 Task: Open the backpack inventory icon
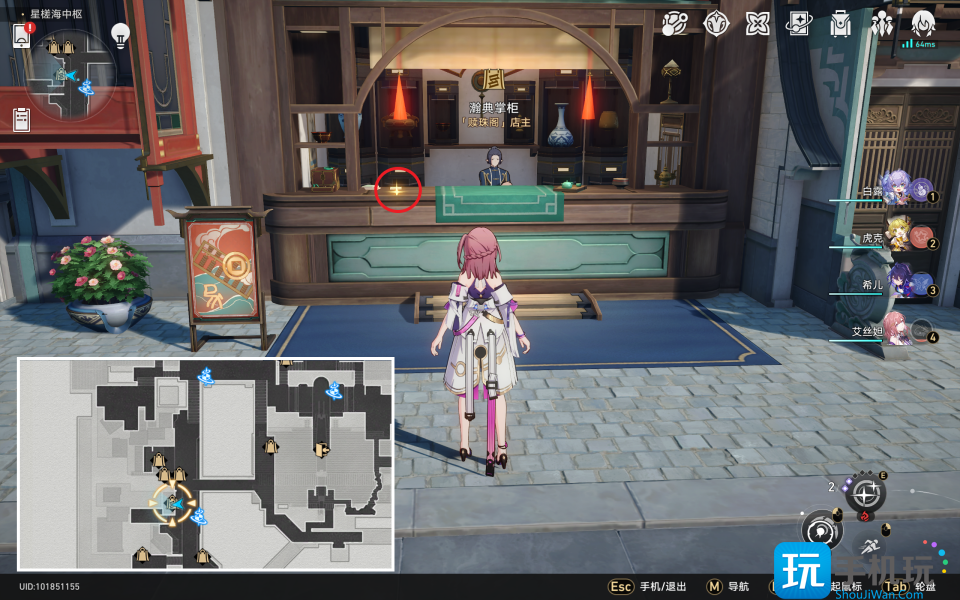840,24
